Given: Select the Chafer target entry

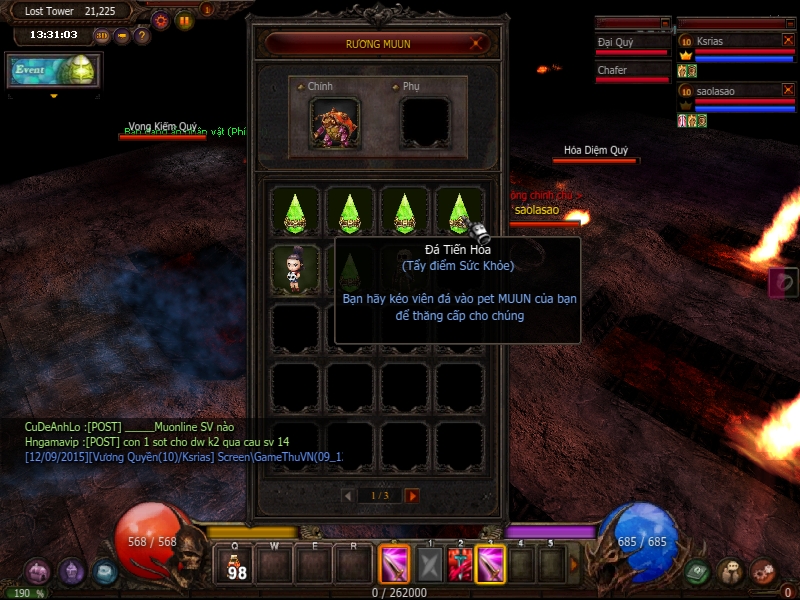Looking at the screenshot, I should click(632, 71).
